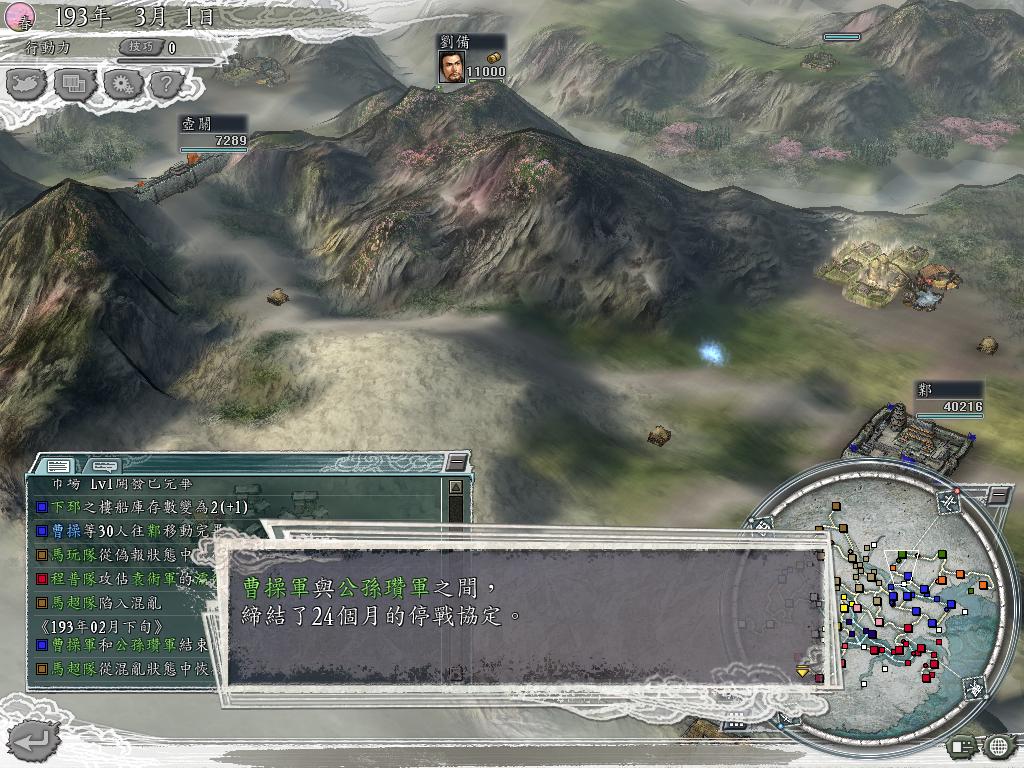Minimize the minimap panel

pos(998,495)
